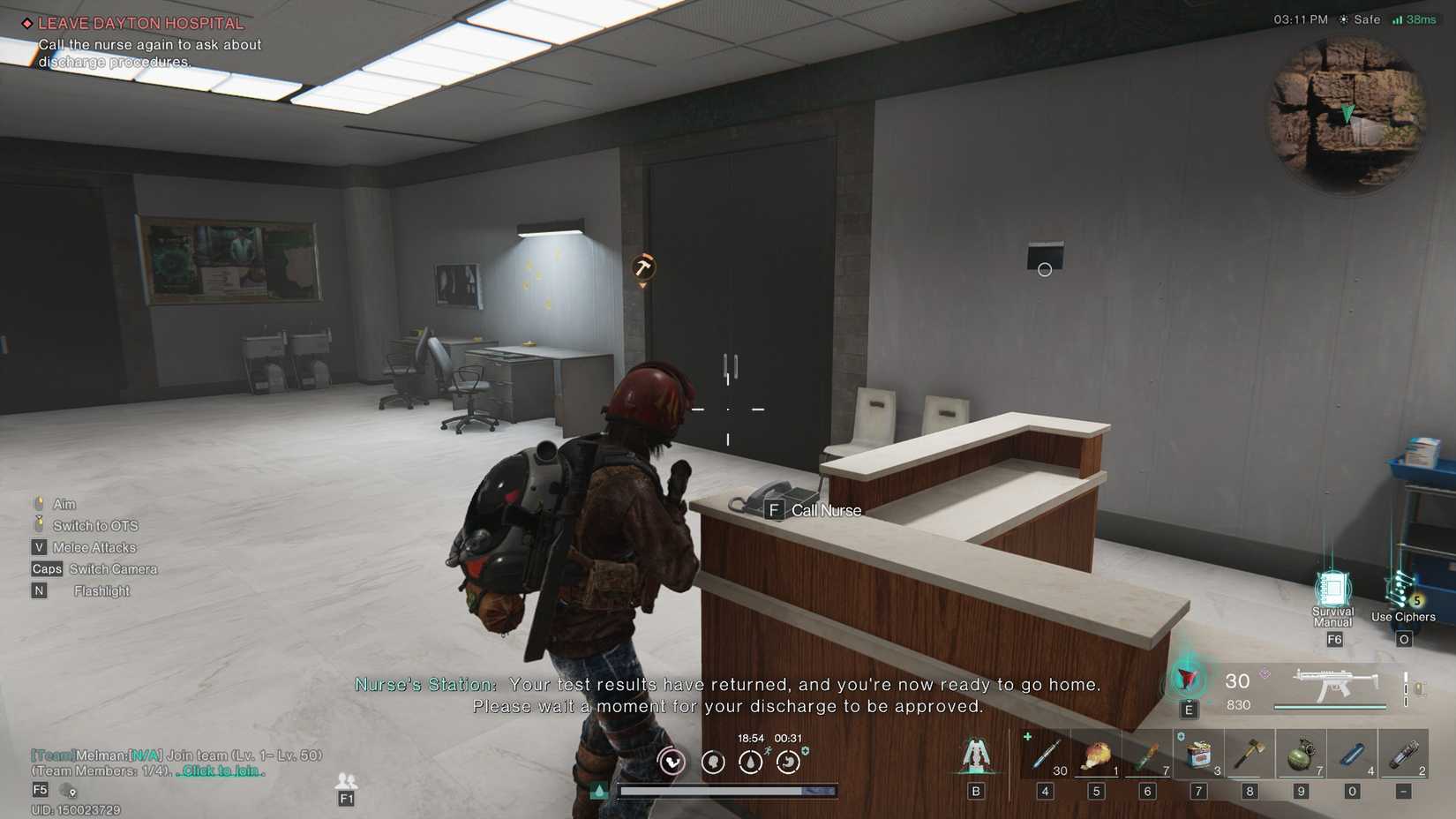
Task: Toggle the Flashlight keybind indicator
Action: click(39, 590)
